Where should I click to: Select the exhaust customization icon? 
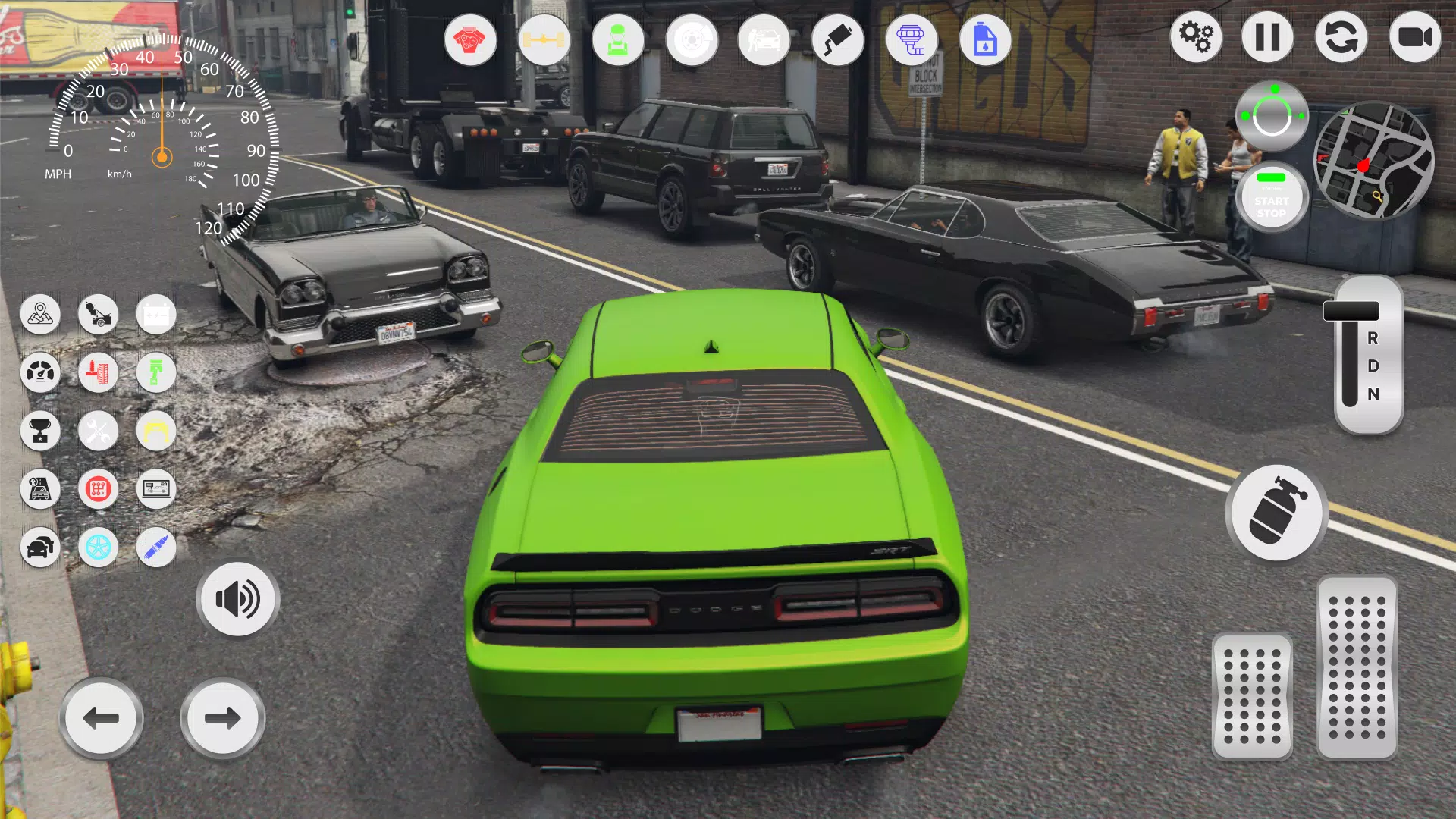click(836, 39)
